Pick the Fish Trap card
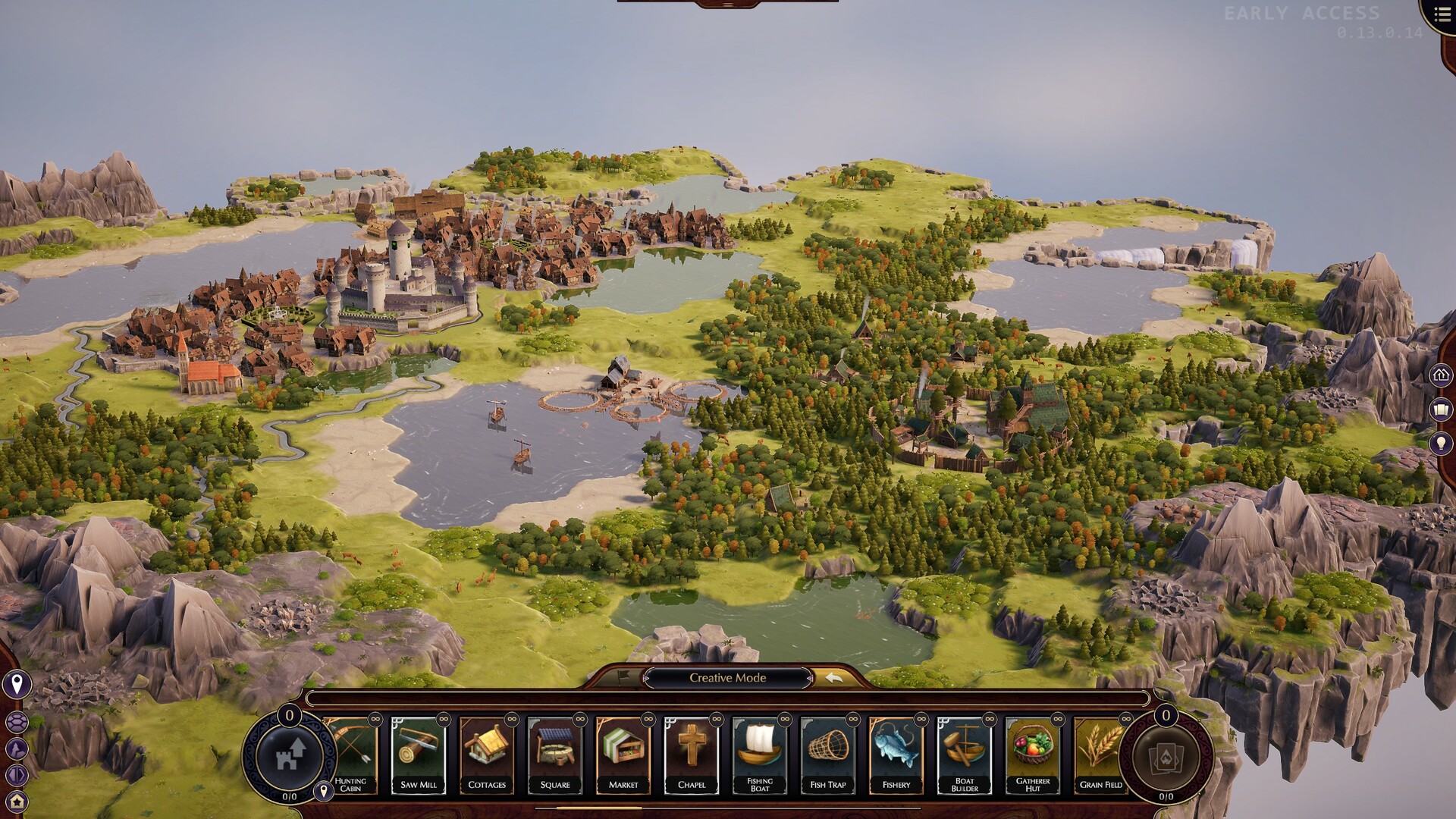The width and height of the screenshot is (1456, 819). click(828, 755)
